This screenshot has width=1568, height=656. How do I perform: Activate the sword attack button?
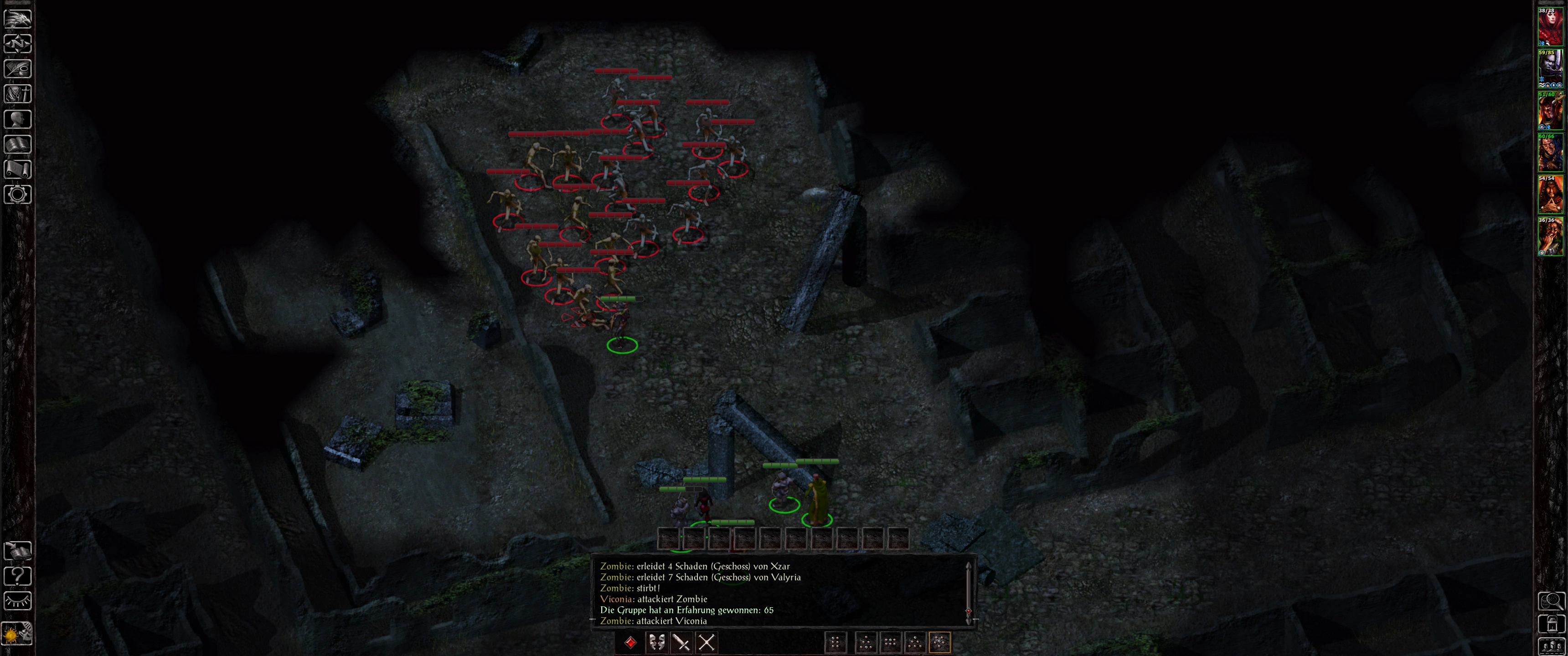tap(681, 643)
